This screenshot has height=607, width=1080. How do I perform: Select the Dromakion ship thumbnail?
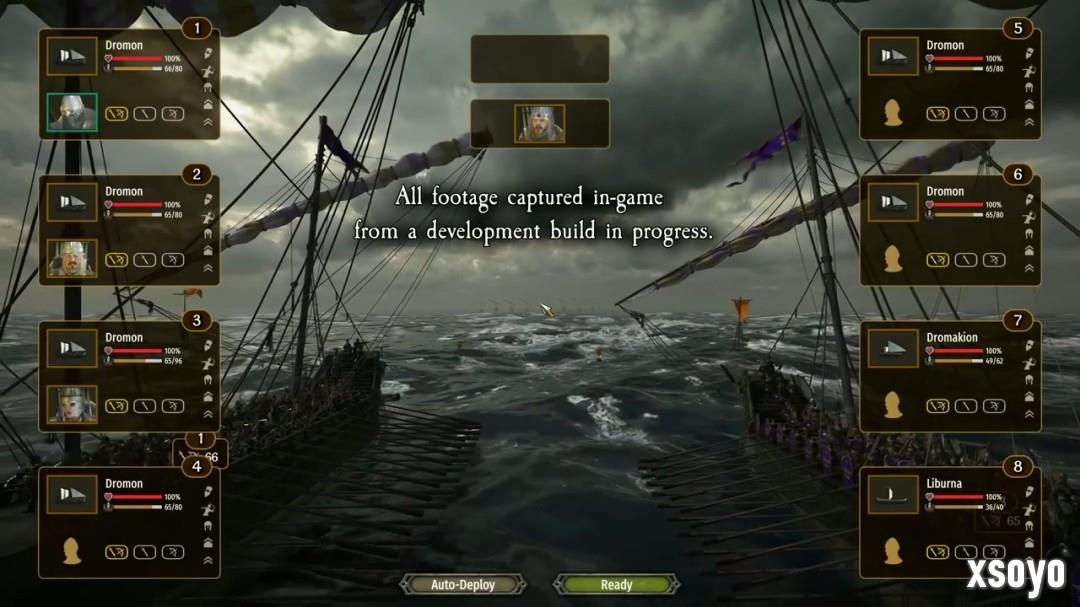point(893,349)
